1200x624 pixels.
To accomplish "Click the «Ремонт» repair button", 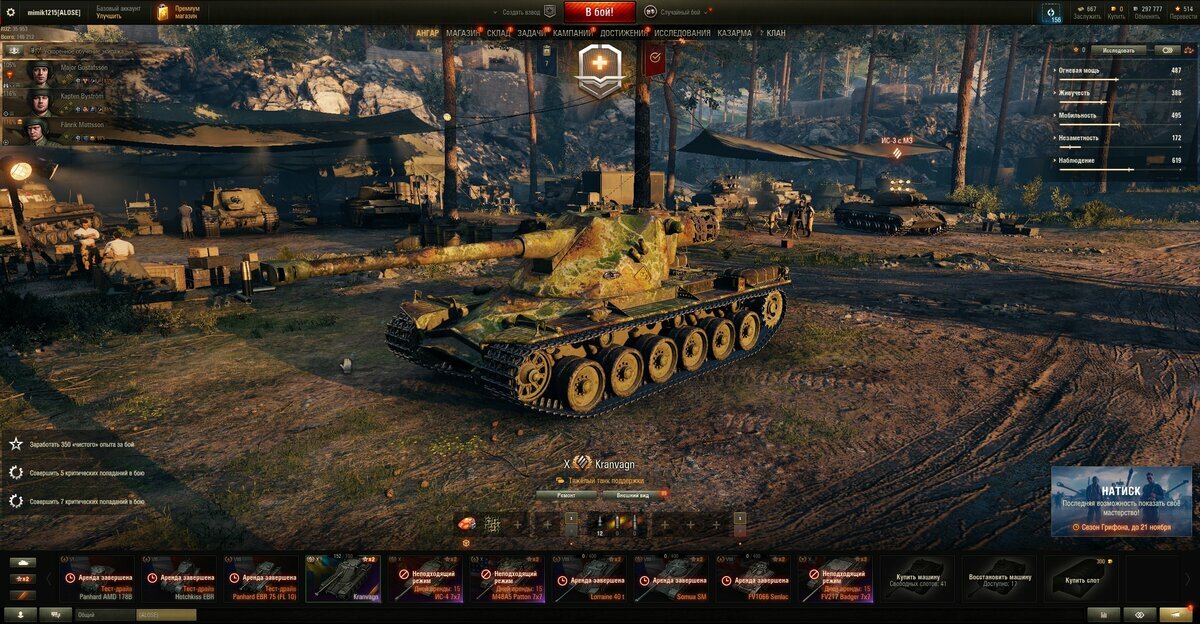I will 567,495.
